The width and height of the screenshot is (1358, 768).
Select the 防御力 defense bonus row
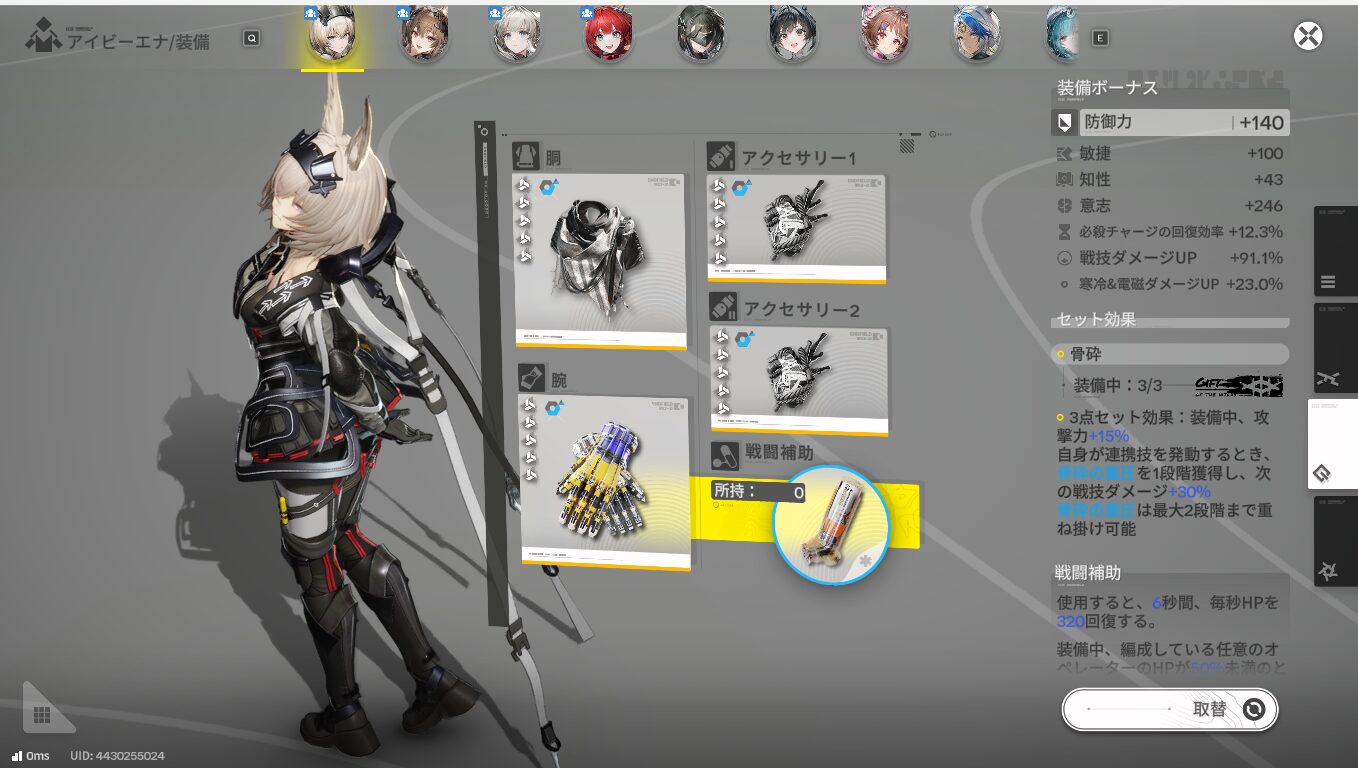[1170, 123]
